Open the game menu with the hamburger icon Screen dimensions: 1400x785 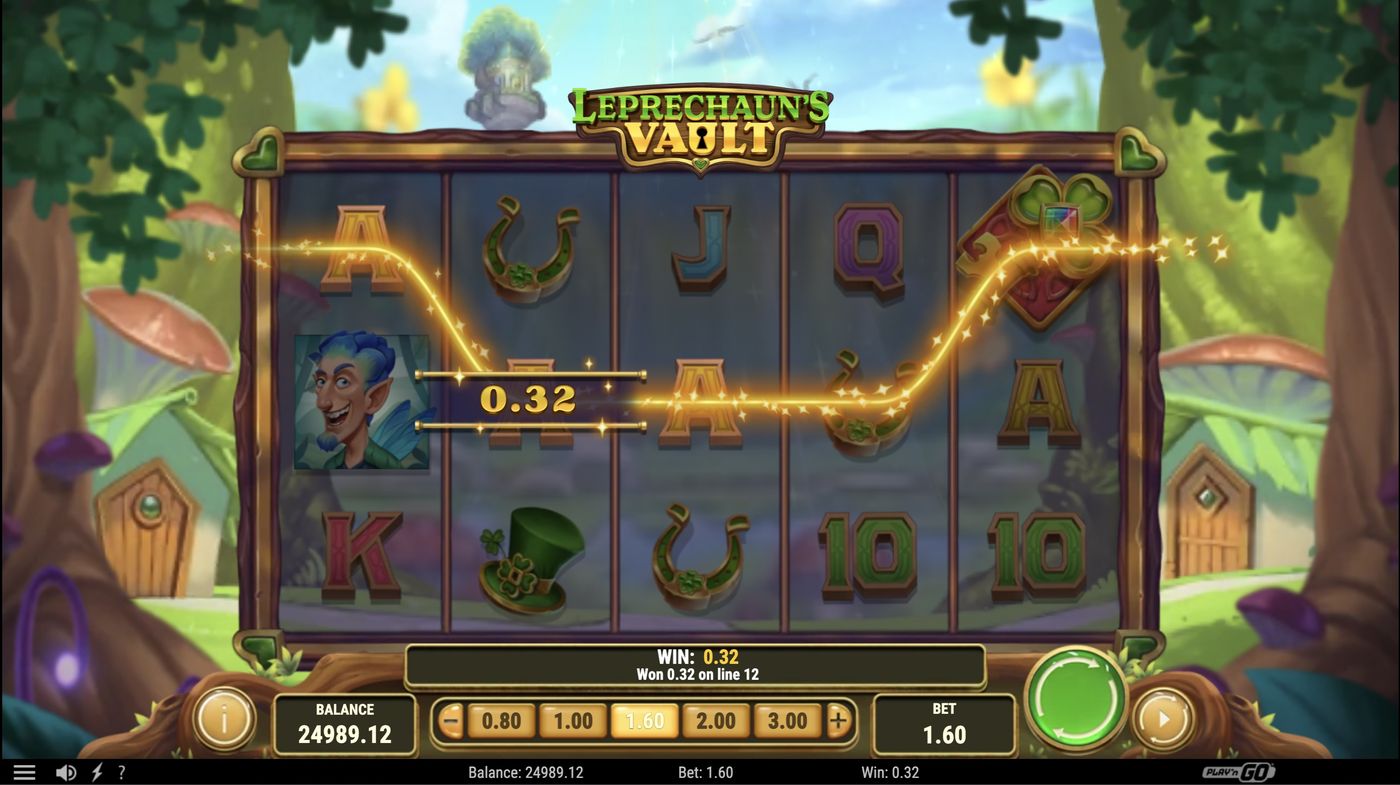[26, 771]
